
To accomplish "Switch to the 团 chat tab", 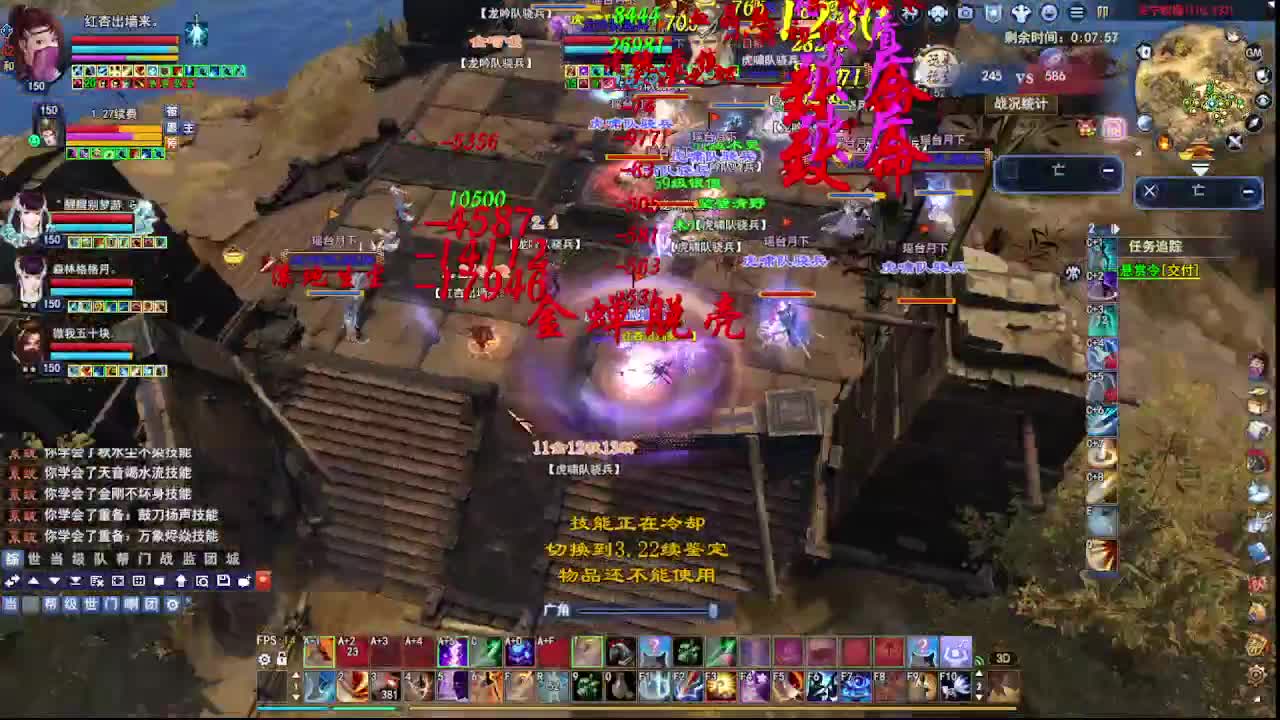I will (150, 606).
